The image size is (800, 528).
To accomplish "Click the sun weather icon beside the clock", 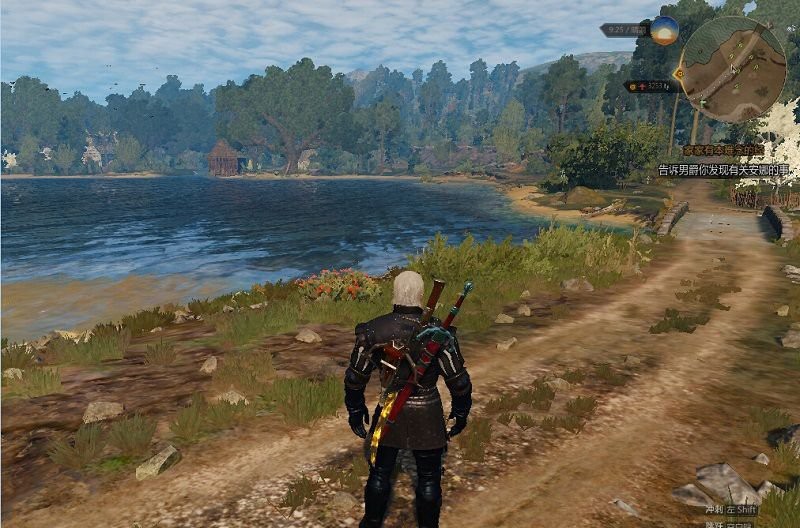I will [665, 30].
